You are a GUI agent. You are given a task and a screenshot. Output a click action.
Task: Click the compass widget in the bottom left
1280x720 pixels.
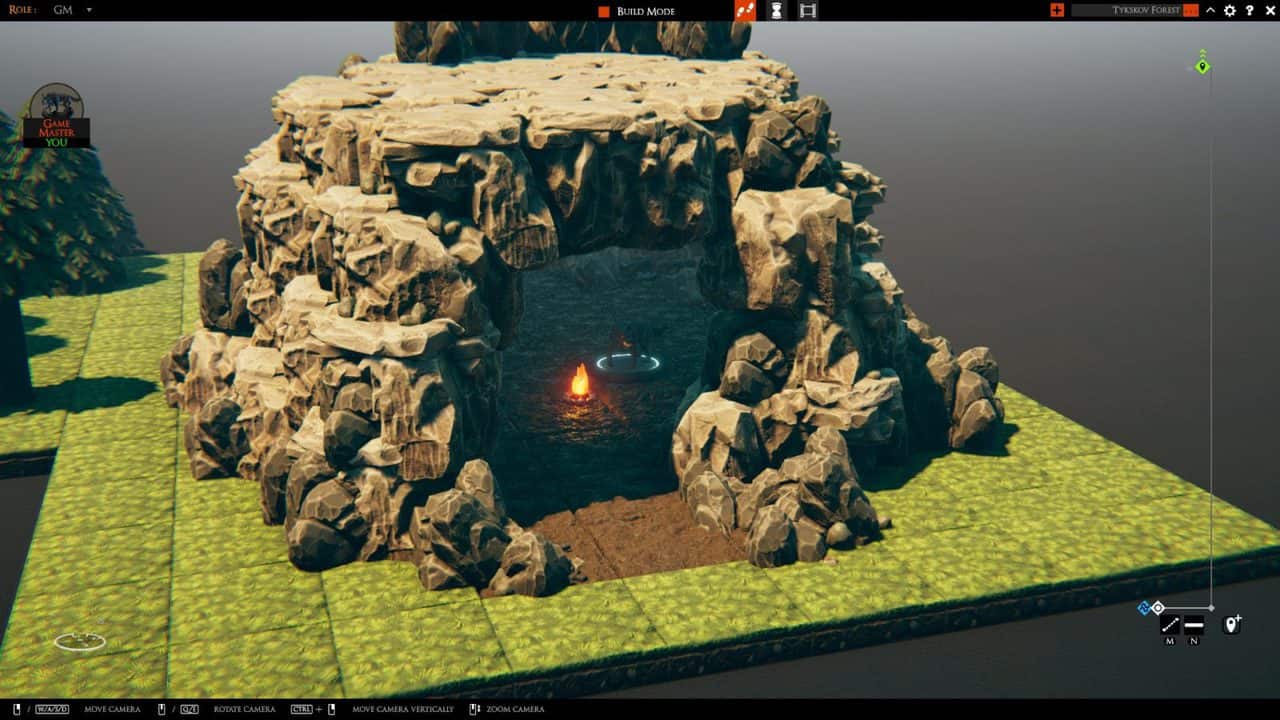tap(82, 640)
